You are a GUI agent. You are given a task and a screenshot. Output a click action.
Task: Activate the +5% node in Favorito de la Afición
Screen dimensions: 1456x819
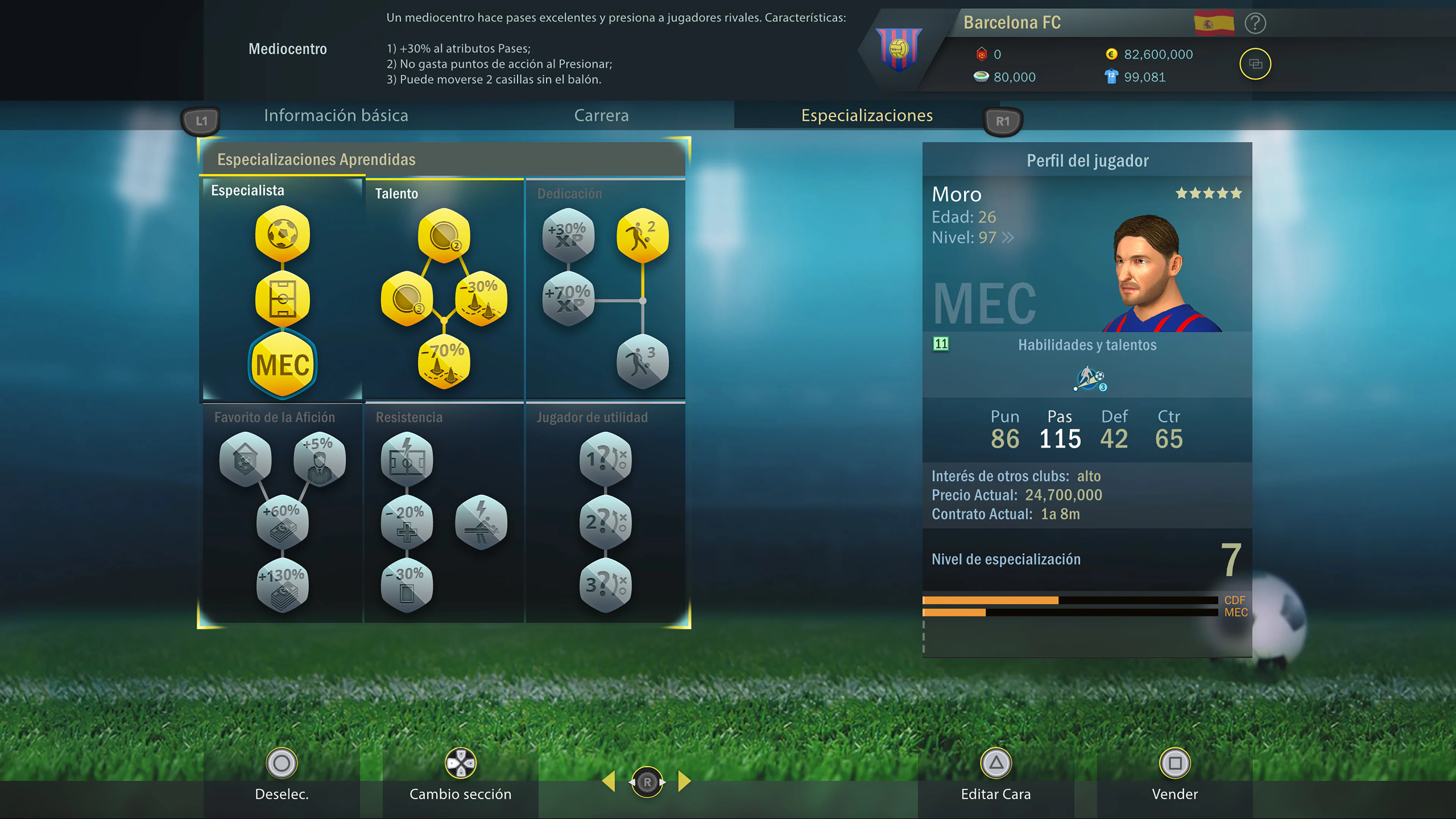319,459
